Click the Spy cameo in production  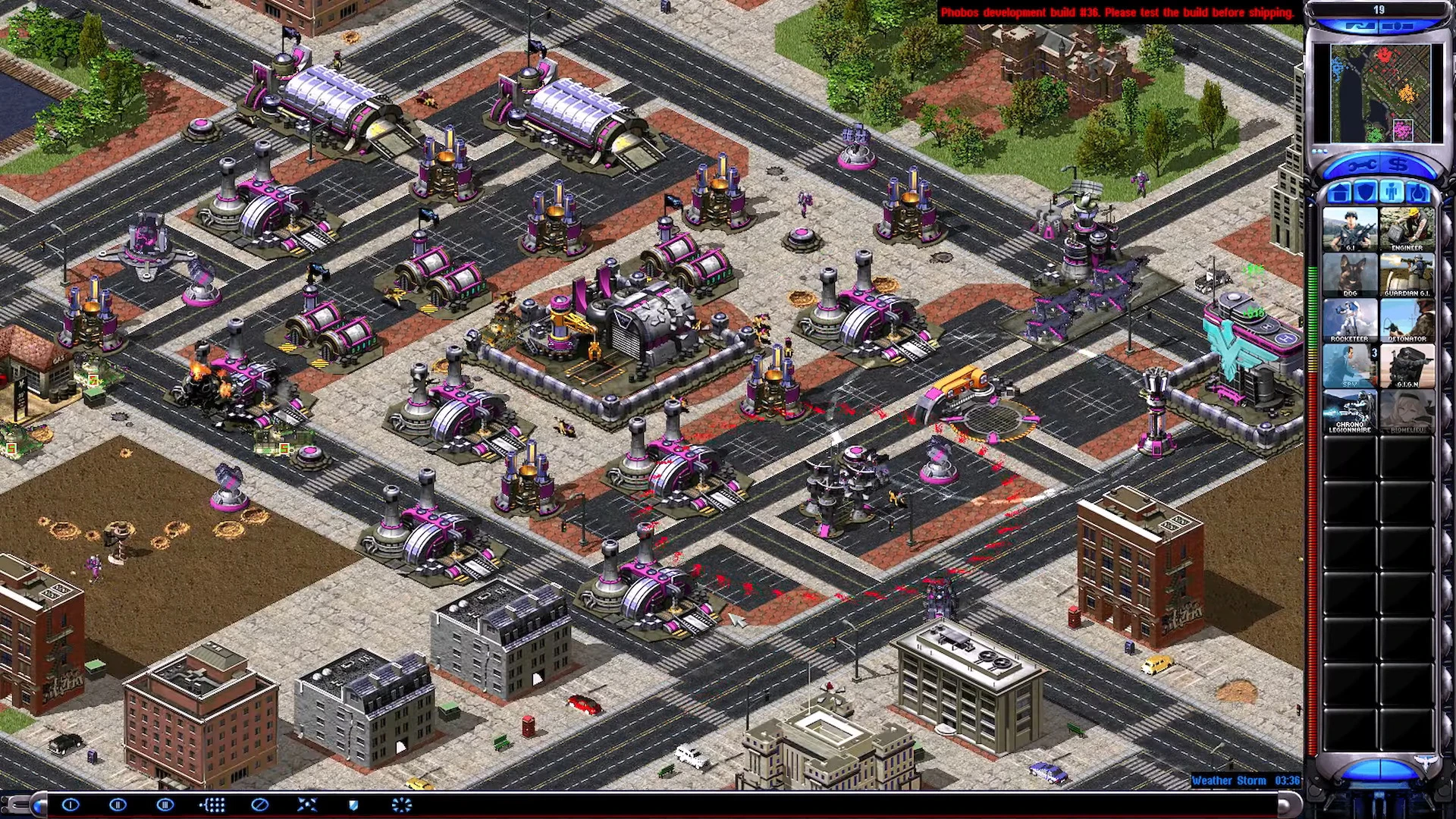pos(1350,366)
